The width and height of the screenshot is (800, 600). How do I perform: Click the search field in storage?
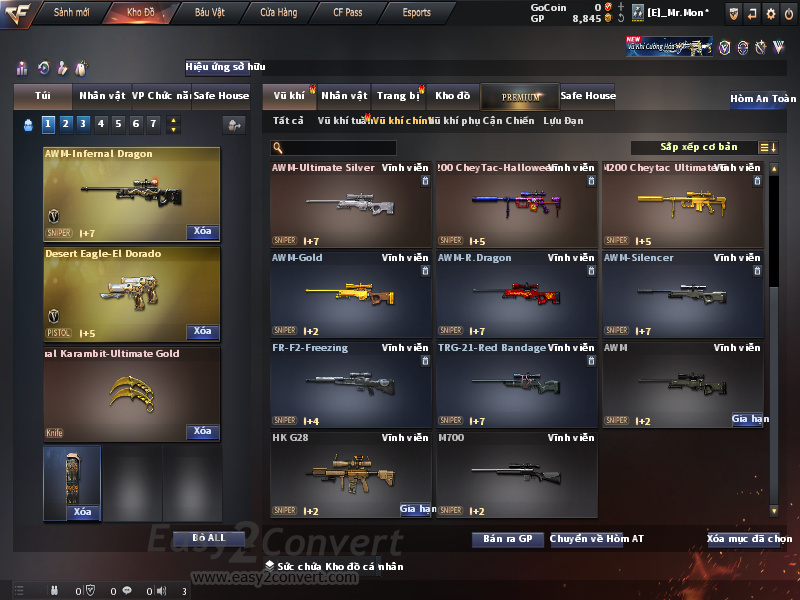pos(334,147)
